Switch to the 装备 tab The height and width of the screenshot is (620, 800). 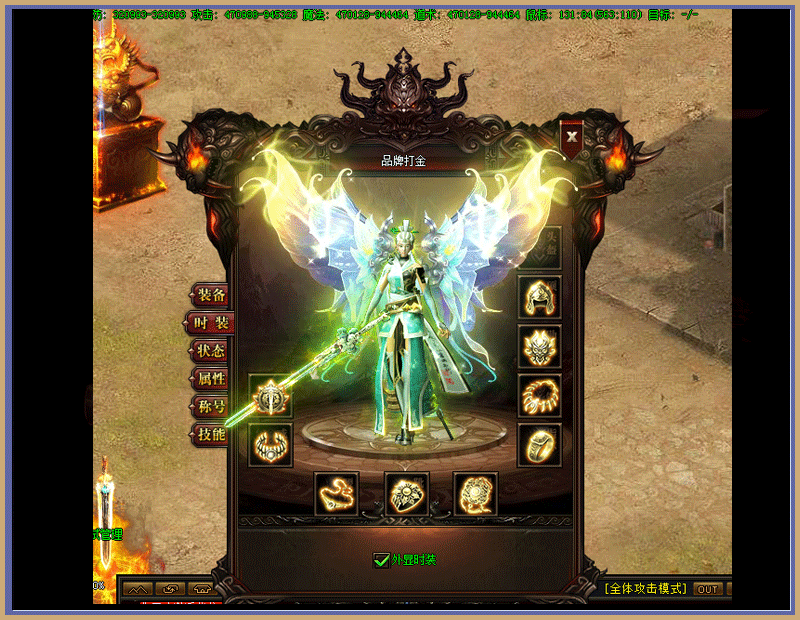click(x=210, y=295)
